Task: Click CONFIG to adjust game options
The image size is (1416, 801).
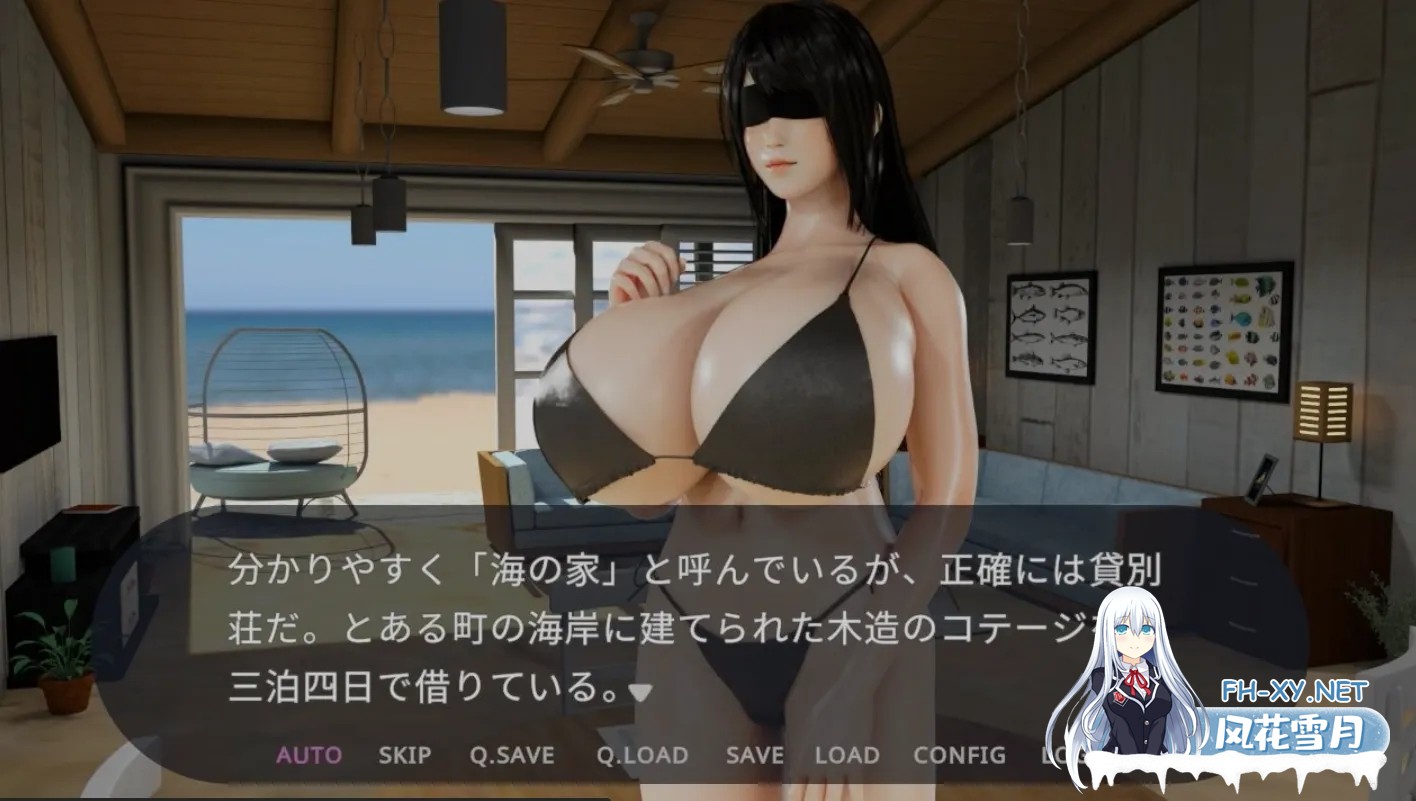Action: click(x=959, y=756)
